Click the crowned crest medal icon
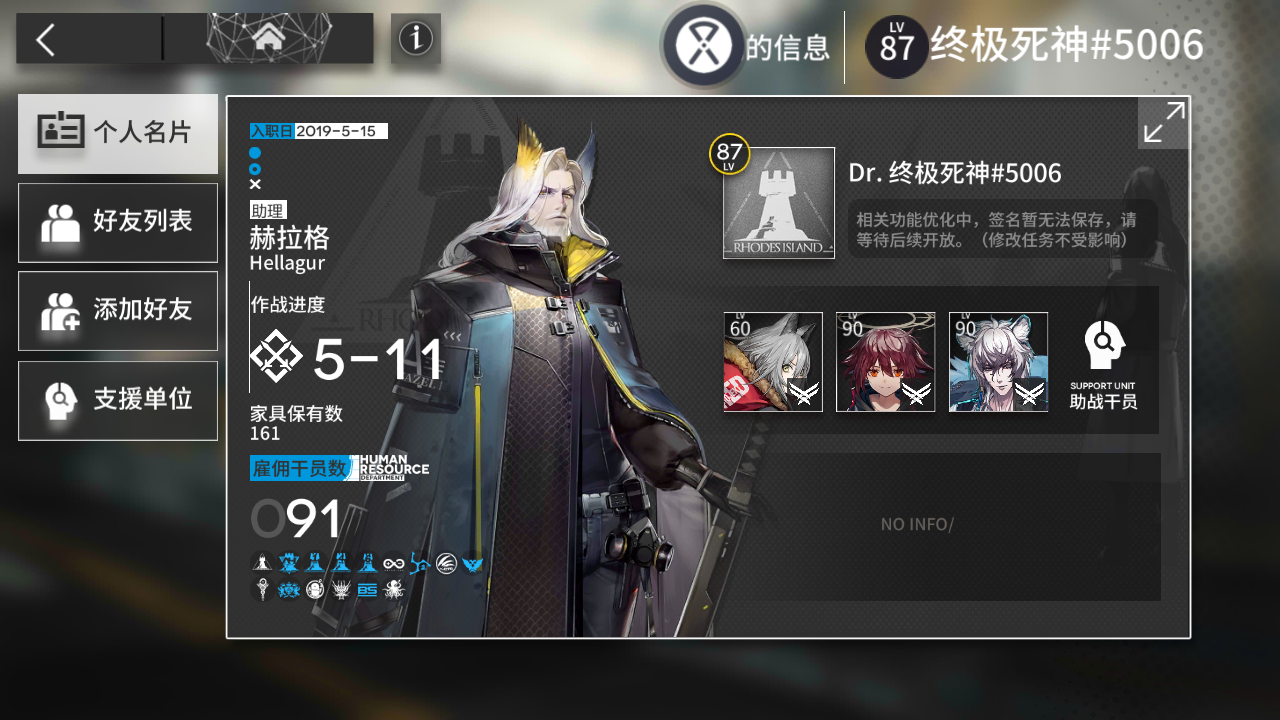The width and height of the screenshot is (1280, 720). [289, 589]
